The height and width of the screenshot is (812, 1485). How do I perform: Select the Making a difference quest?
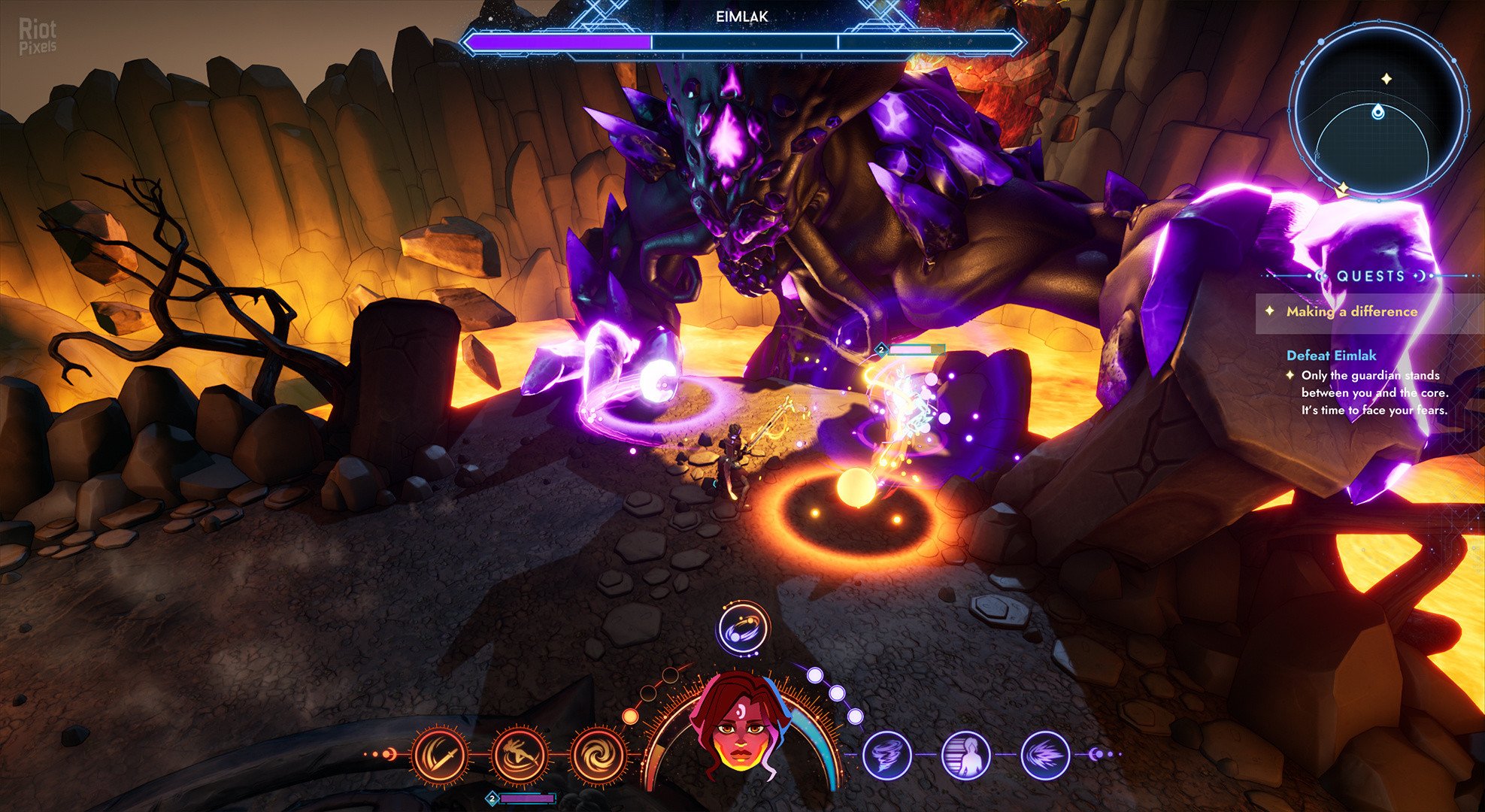pyautogui.click(x=1351, y=311)
